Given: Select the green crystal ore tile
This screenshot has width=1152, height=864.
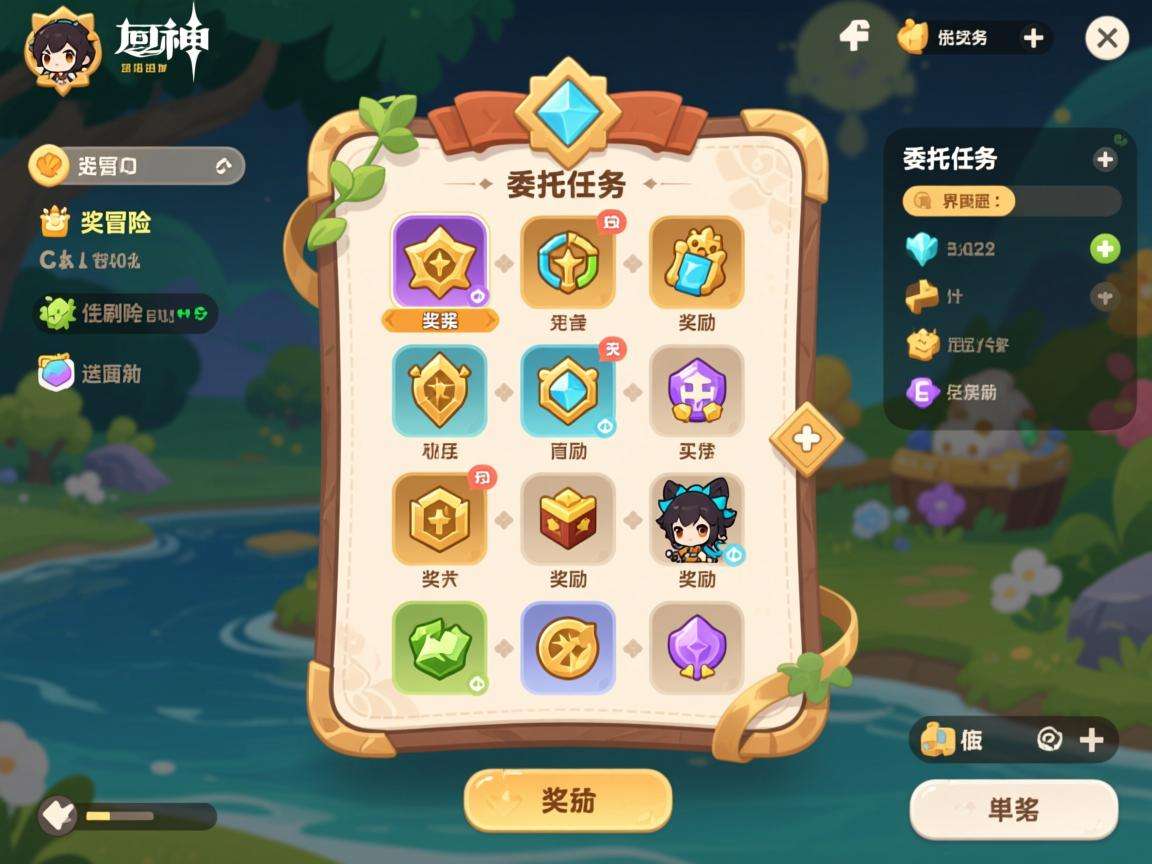Looking at the screenshot, I should tap(440, 647).
